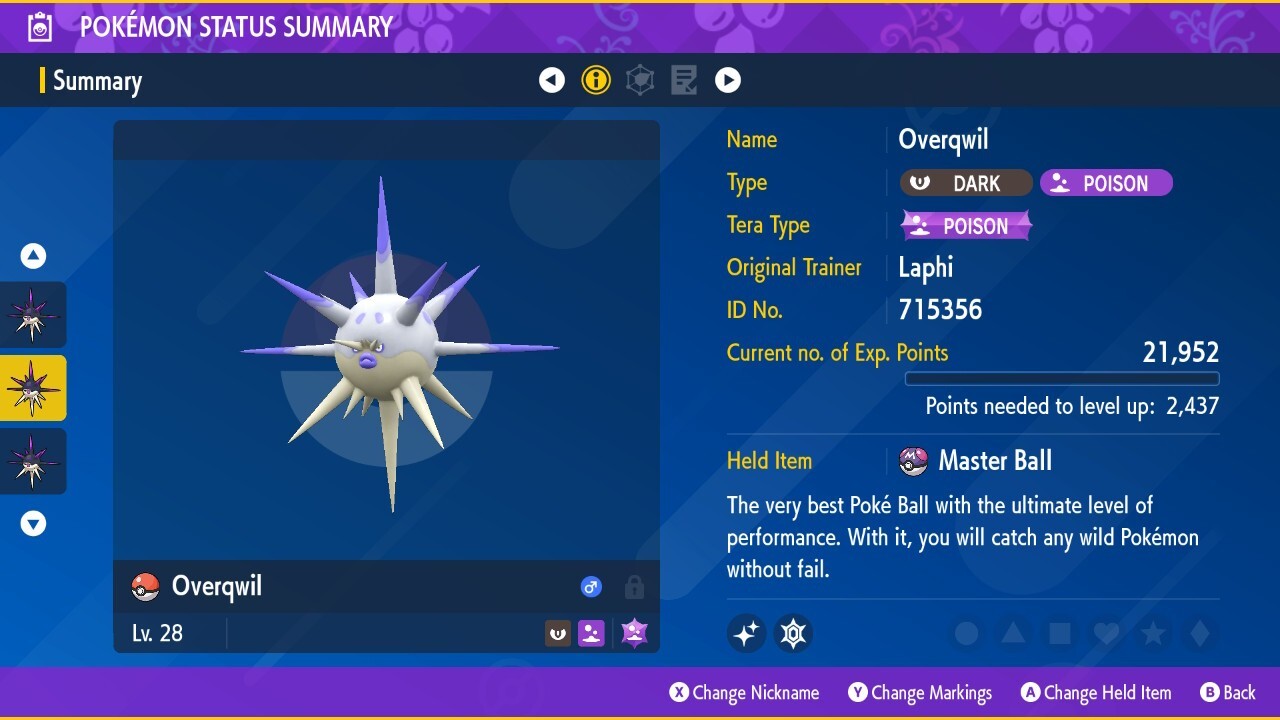The image size is (1280, 720).
Task: Click the shiny sparkle mark icon
Action: point(746,633)
